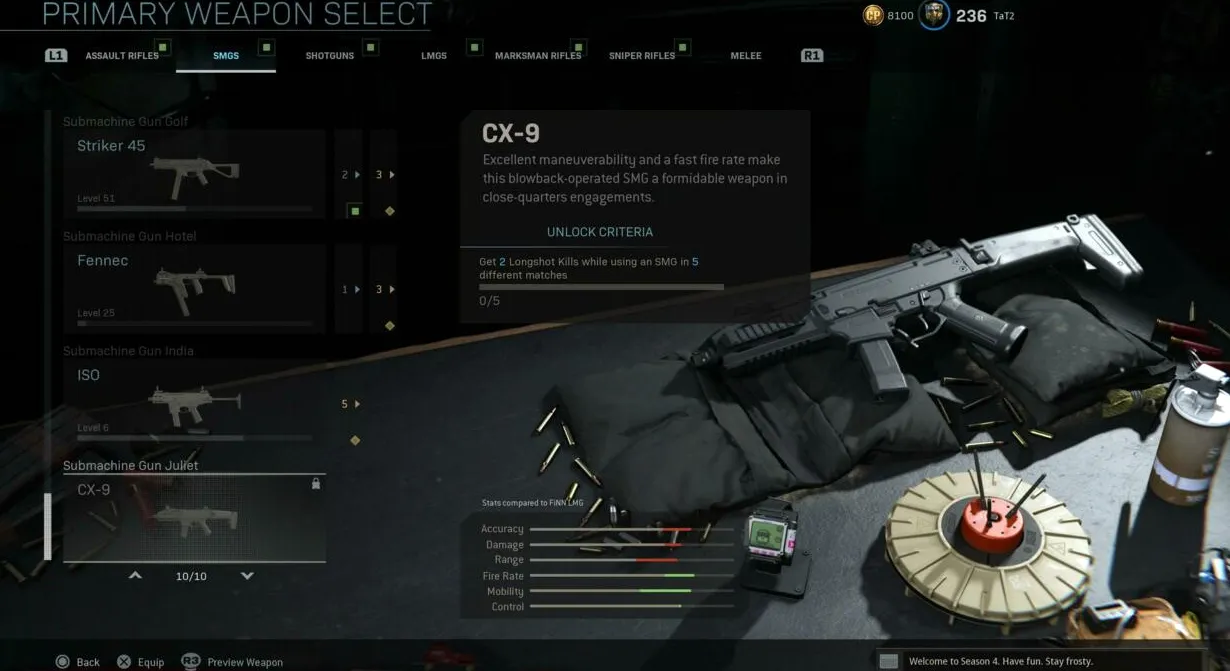Open the ISO variants slot showing 5
This screenshot has width=1230, height=671.
(x=349, y=404)
